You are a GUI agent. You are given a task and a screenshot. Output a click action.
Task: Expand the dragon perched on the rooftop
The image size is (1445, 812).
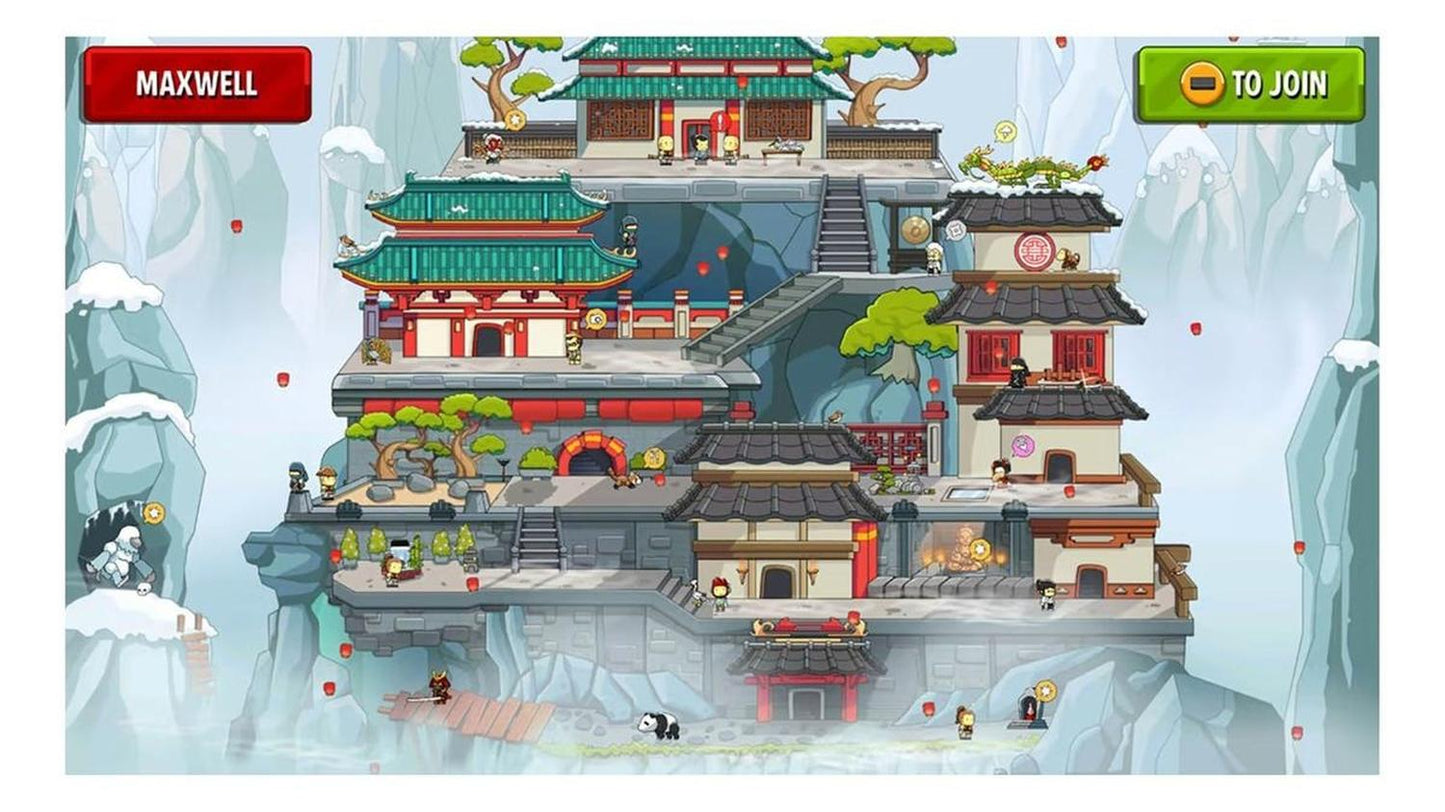tap(1030, 170)
